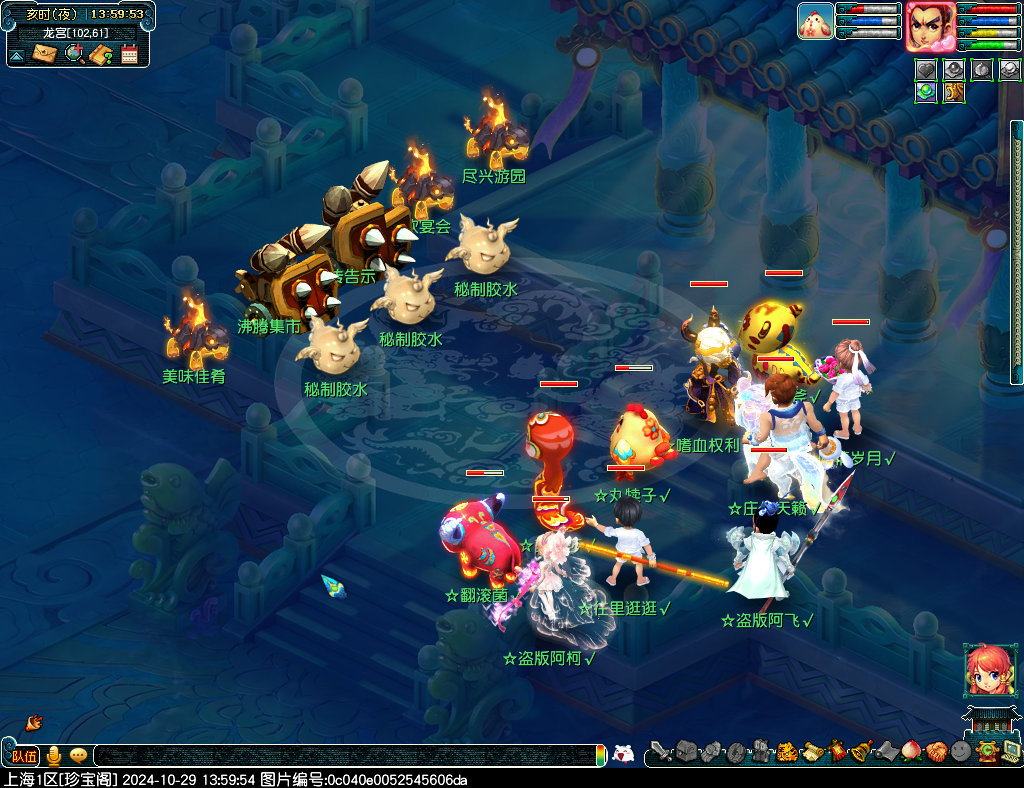The image size is (1024, 788).
Task: Click the golden beast buff icon
Action: point(954,92)
